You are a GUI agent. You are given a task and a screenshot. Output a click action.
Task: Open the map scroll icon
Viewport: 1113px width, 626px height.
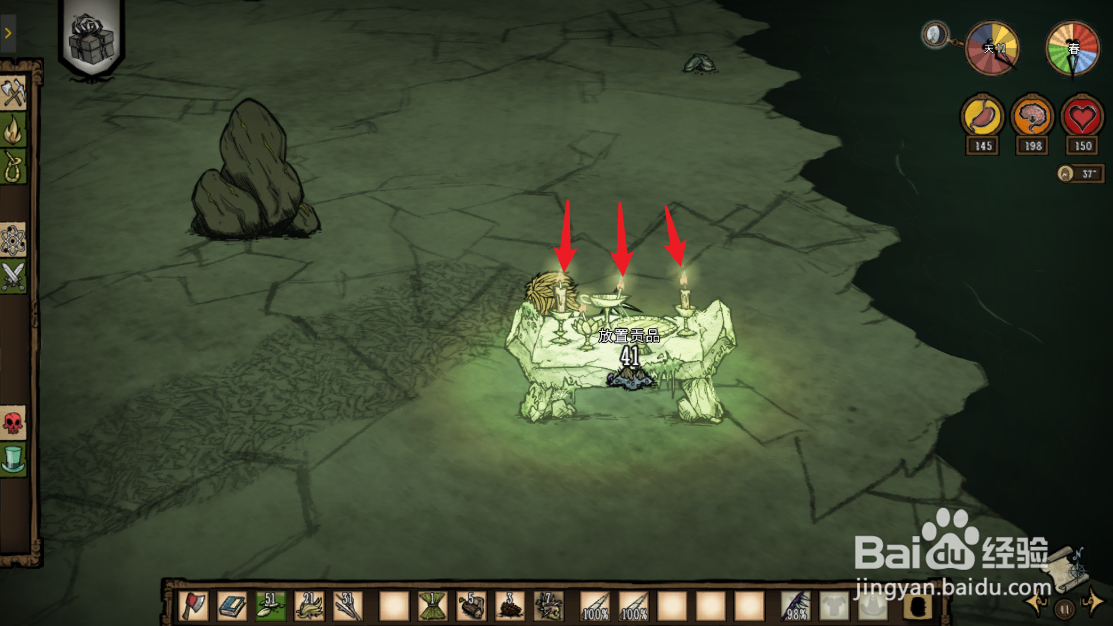pos(1067,567)
